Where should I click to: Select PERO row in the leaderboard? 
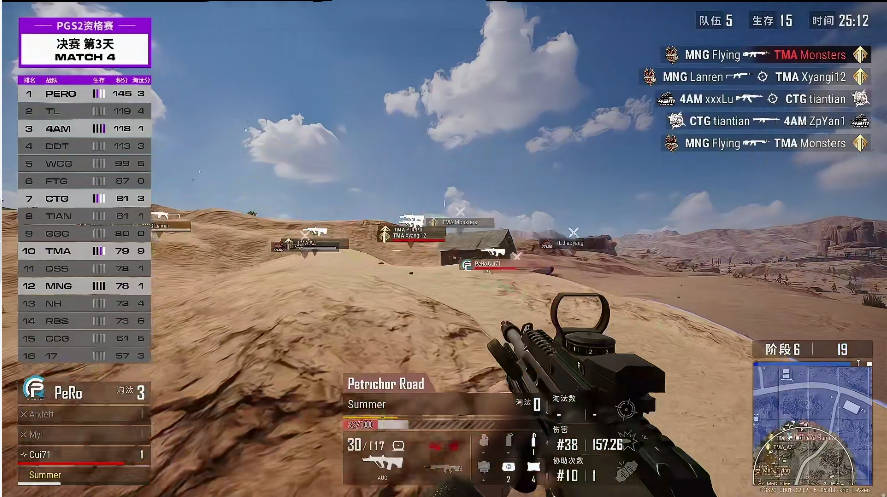pos(84,93)
